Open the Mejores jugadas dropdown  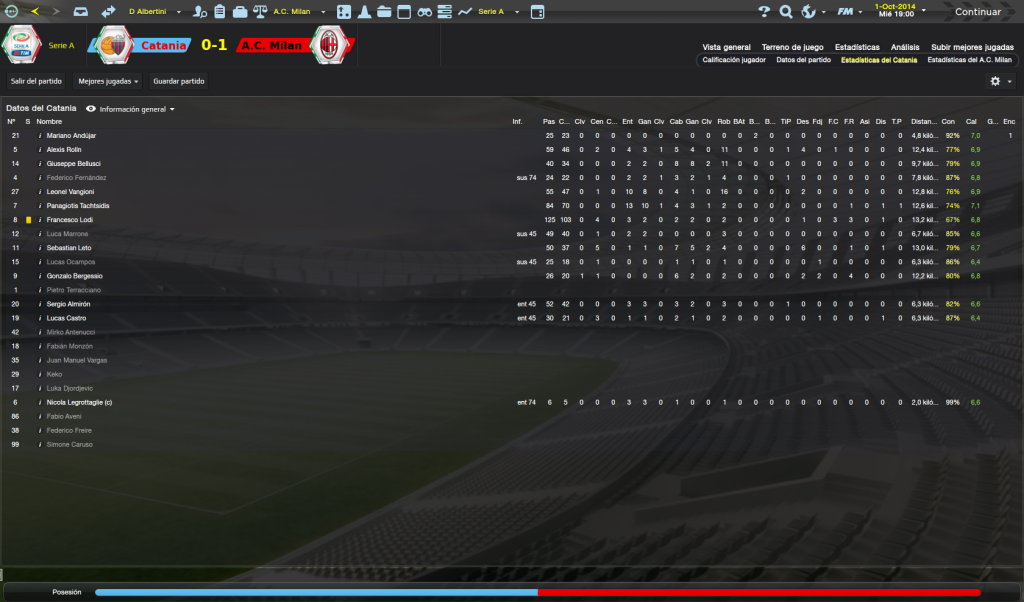tap(108, 81)
